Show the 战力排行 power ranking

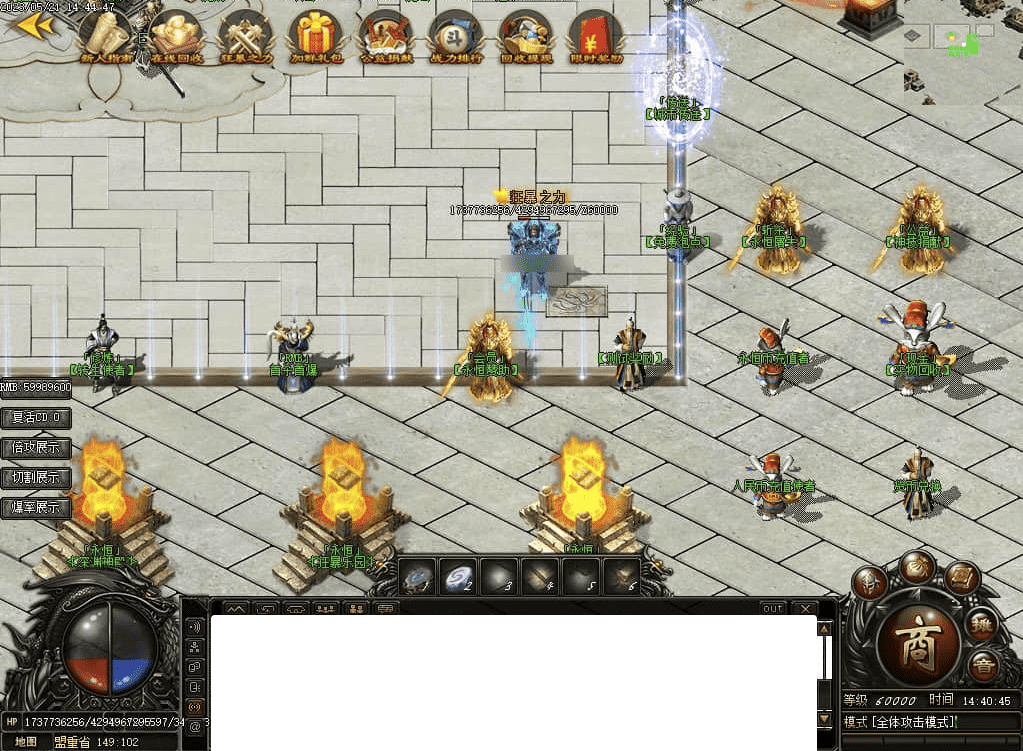click(456, 36)
